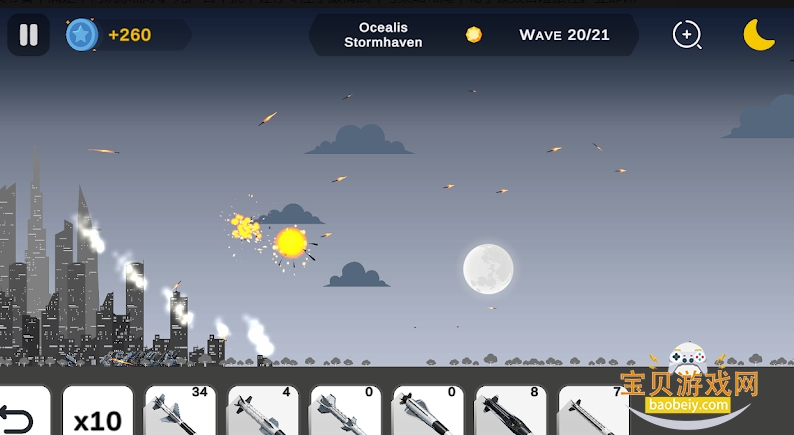The image size is (794, 435).
Task: Pick the dark missile with 8 remaining
Action: pyautogui.click(x=510, y=412)
